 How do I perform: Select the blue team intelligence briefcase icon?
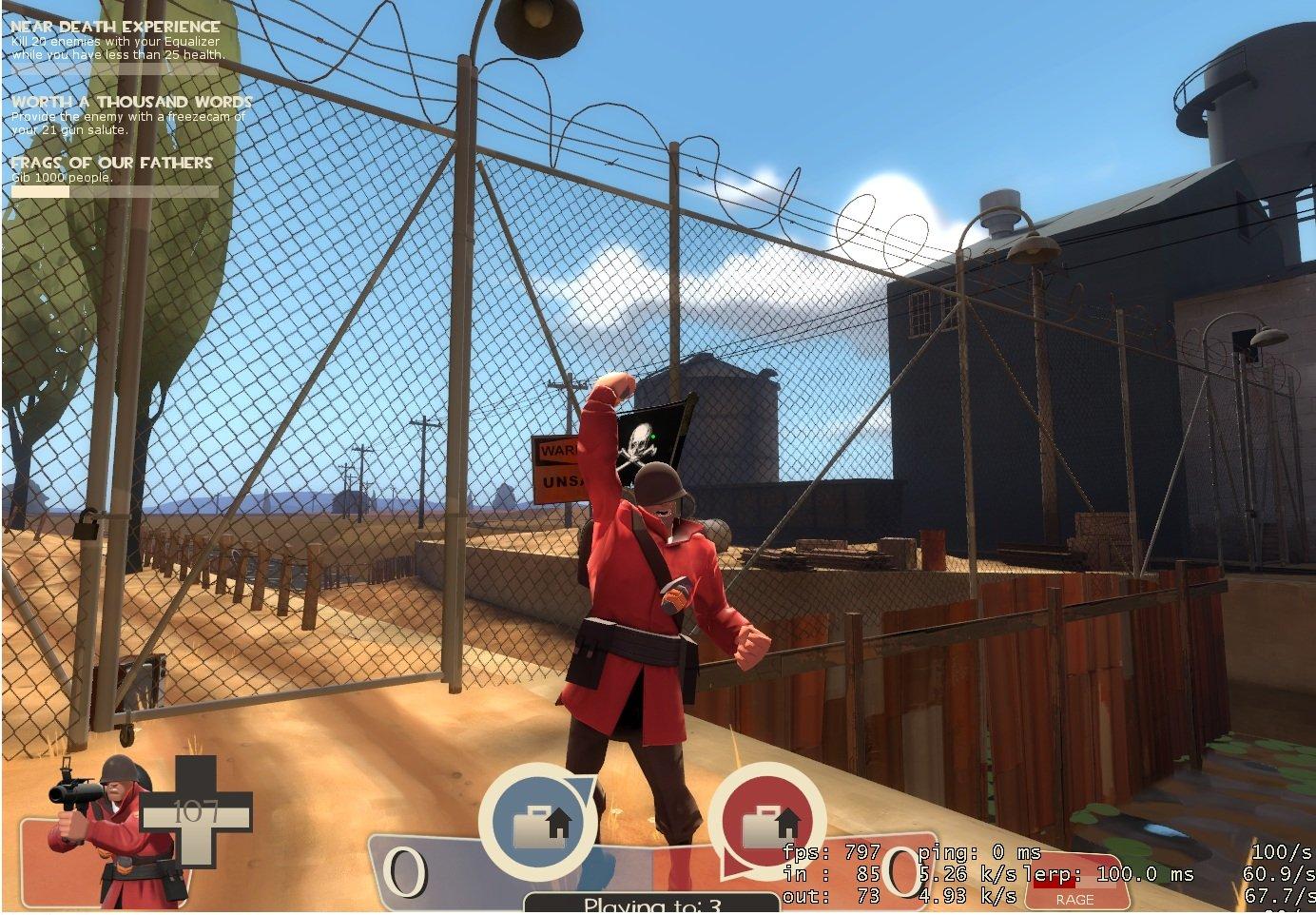[x=538, y=824]
